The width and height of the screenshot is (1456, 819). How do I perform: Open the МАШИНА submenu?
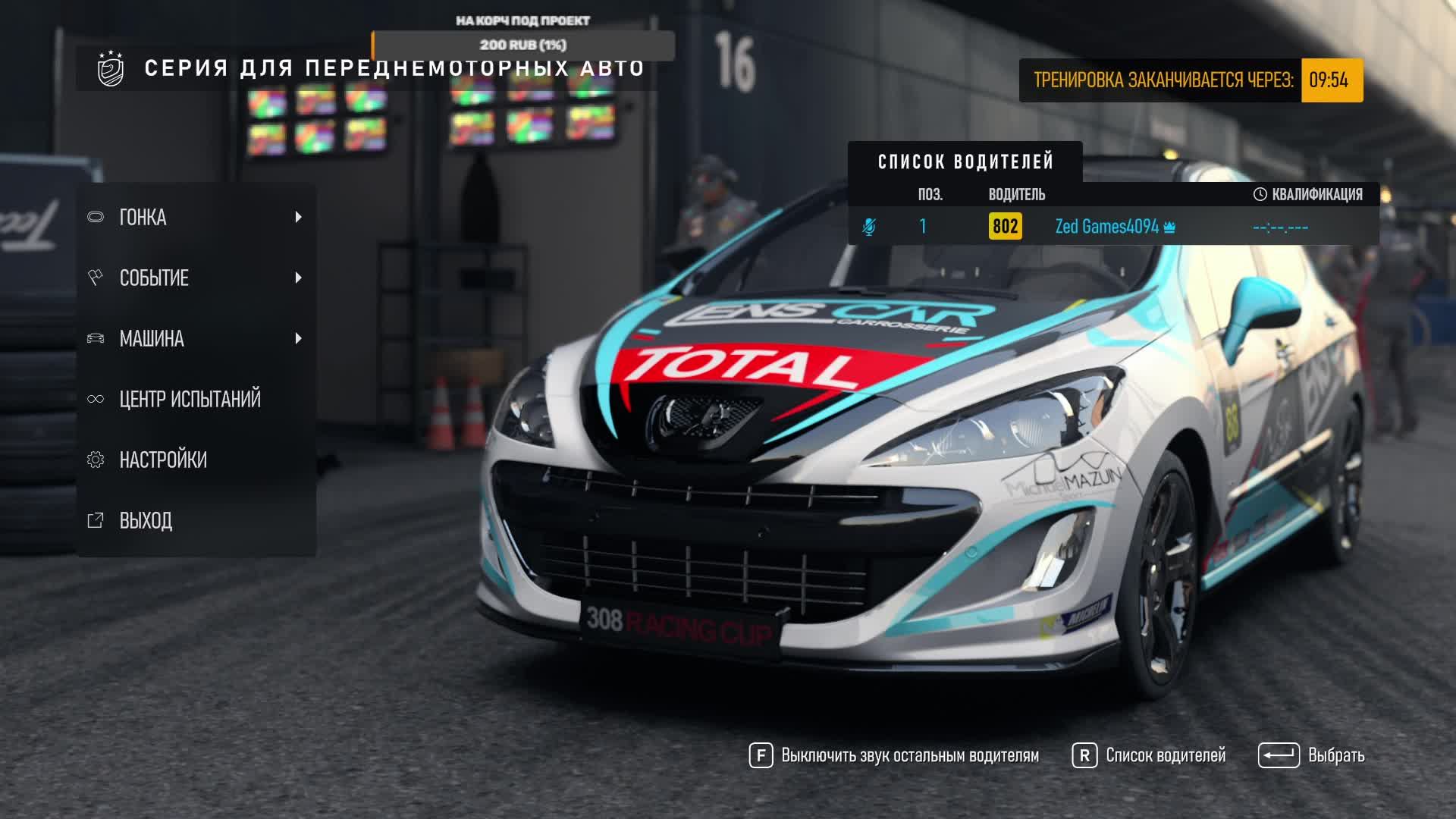196,339
